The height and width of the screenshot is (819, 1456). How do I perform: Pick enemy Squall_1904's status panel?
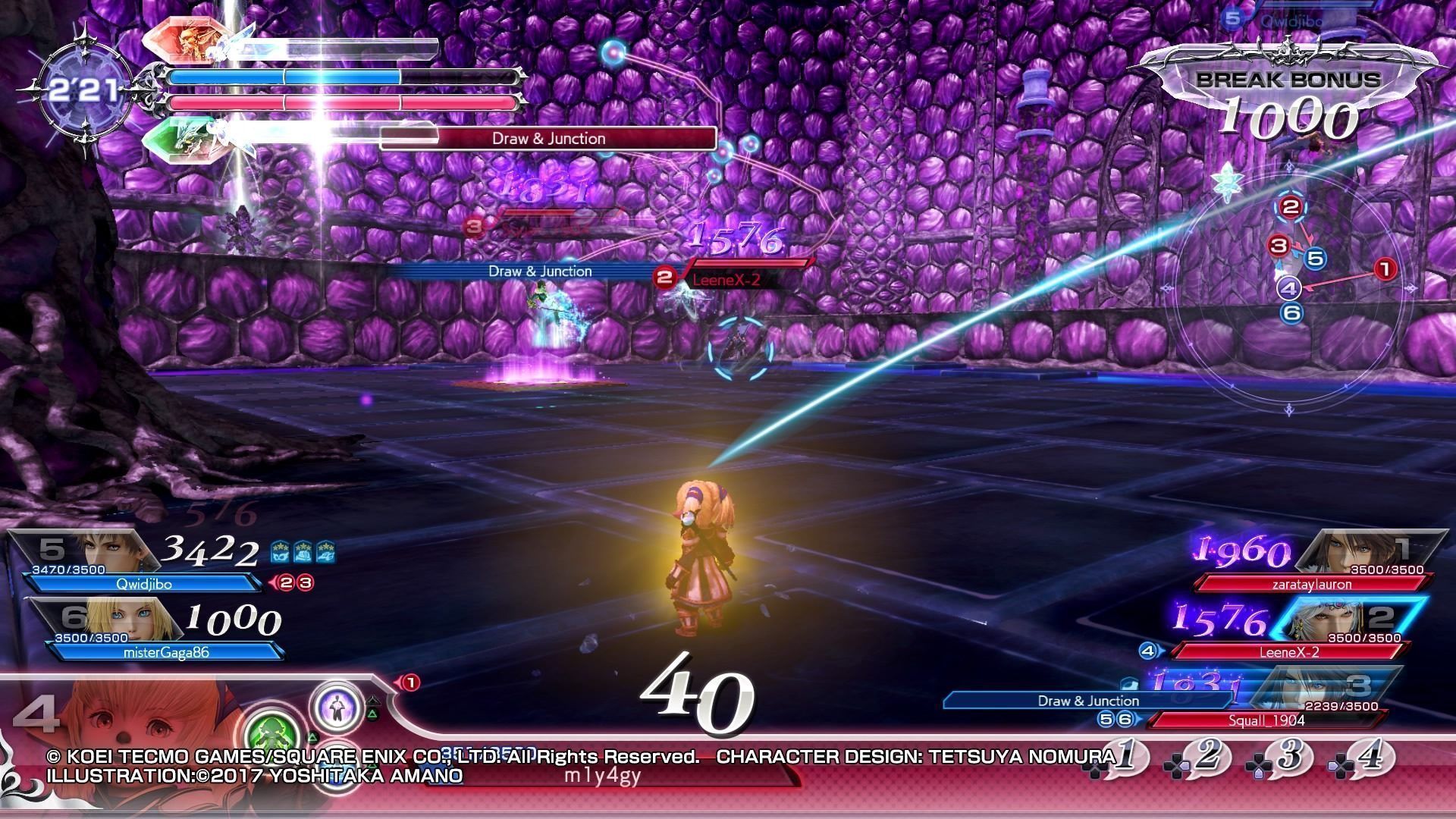pos(1266,720)
